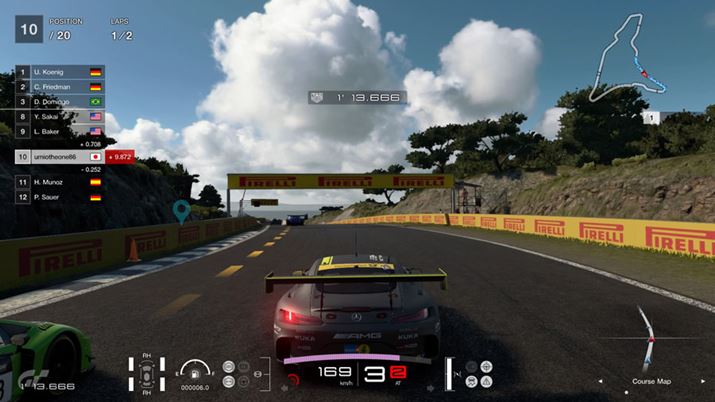Pick L. Baker in the leaderboard

58,131
